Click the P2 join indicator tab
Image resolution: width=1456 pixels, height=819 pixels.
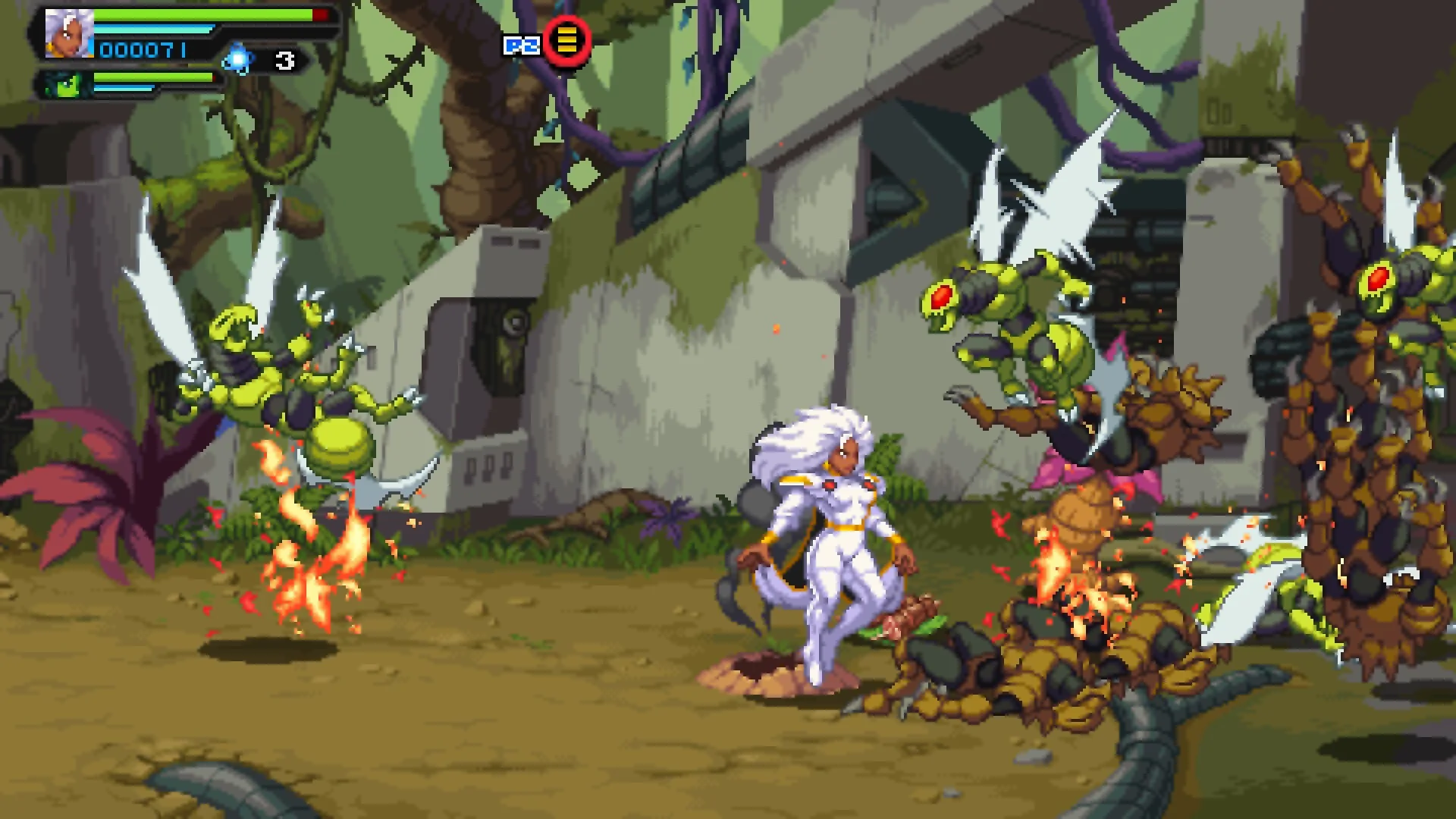[x=523, y=45]
